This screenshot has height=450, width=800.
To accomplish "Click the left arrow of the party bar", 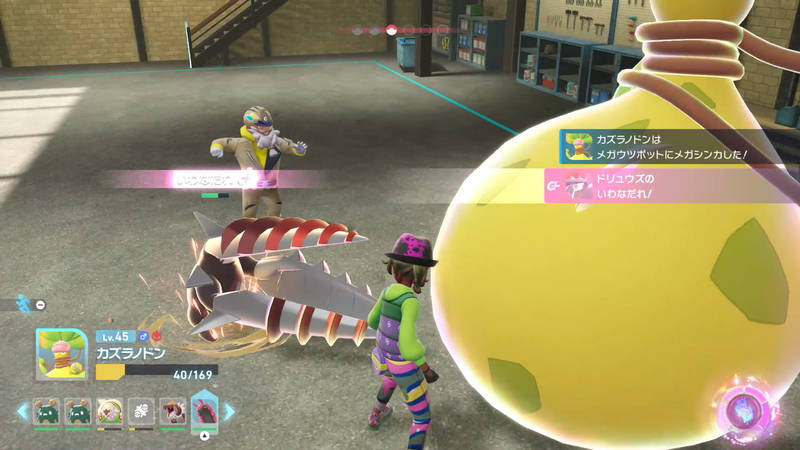I will pyautogui.click(x=22, y=411).
